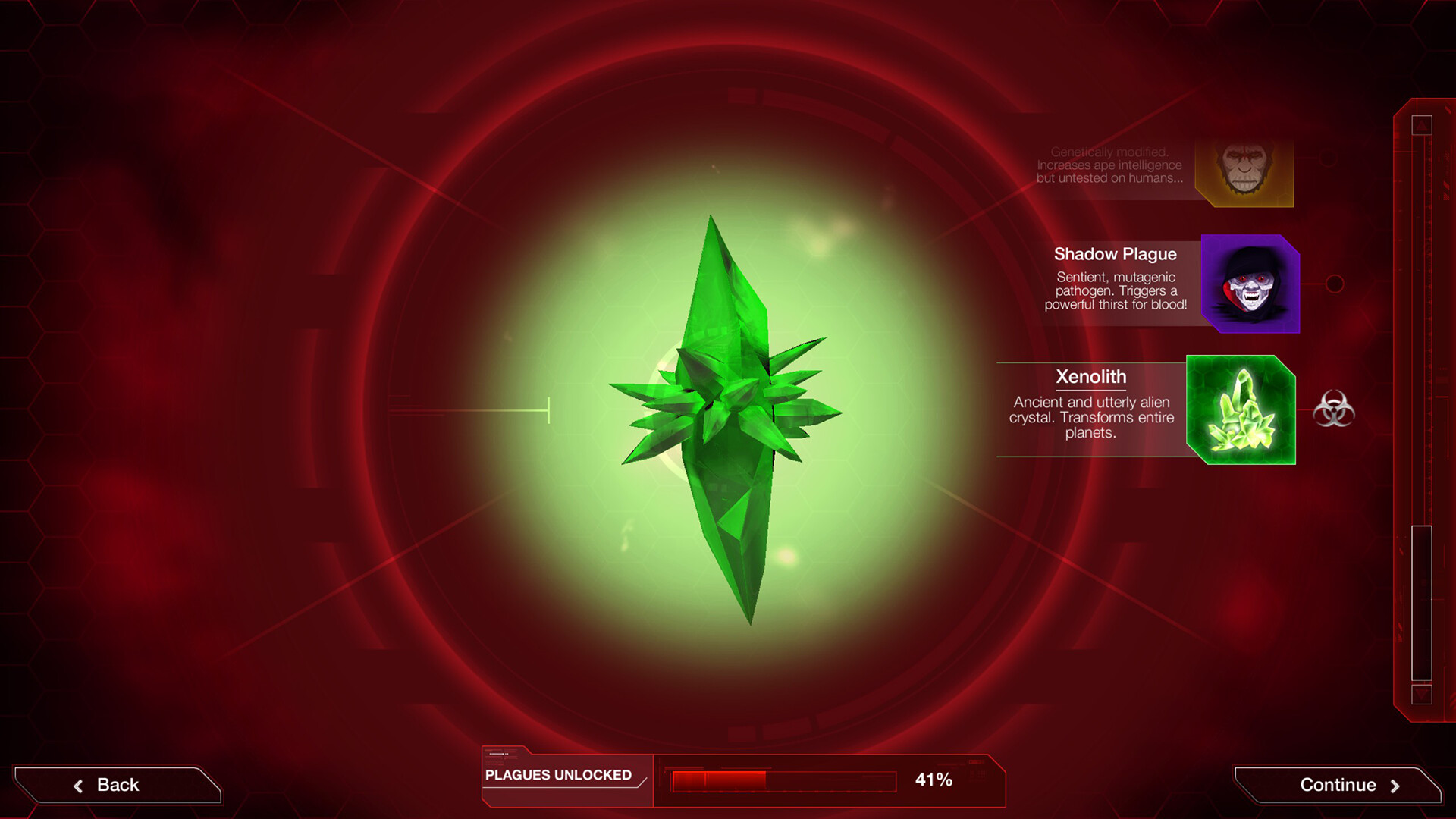Click the Shadow Plague description text
The width and height of the screenshot is (1456, 819).
pos(1115,292)
